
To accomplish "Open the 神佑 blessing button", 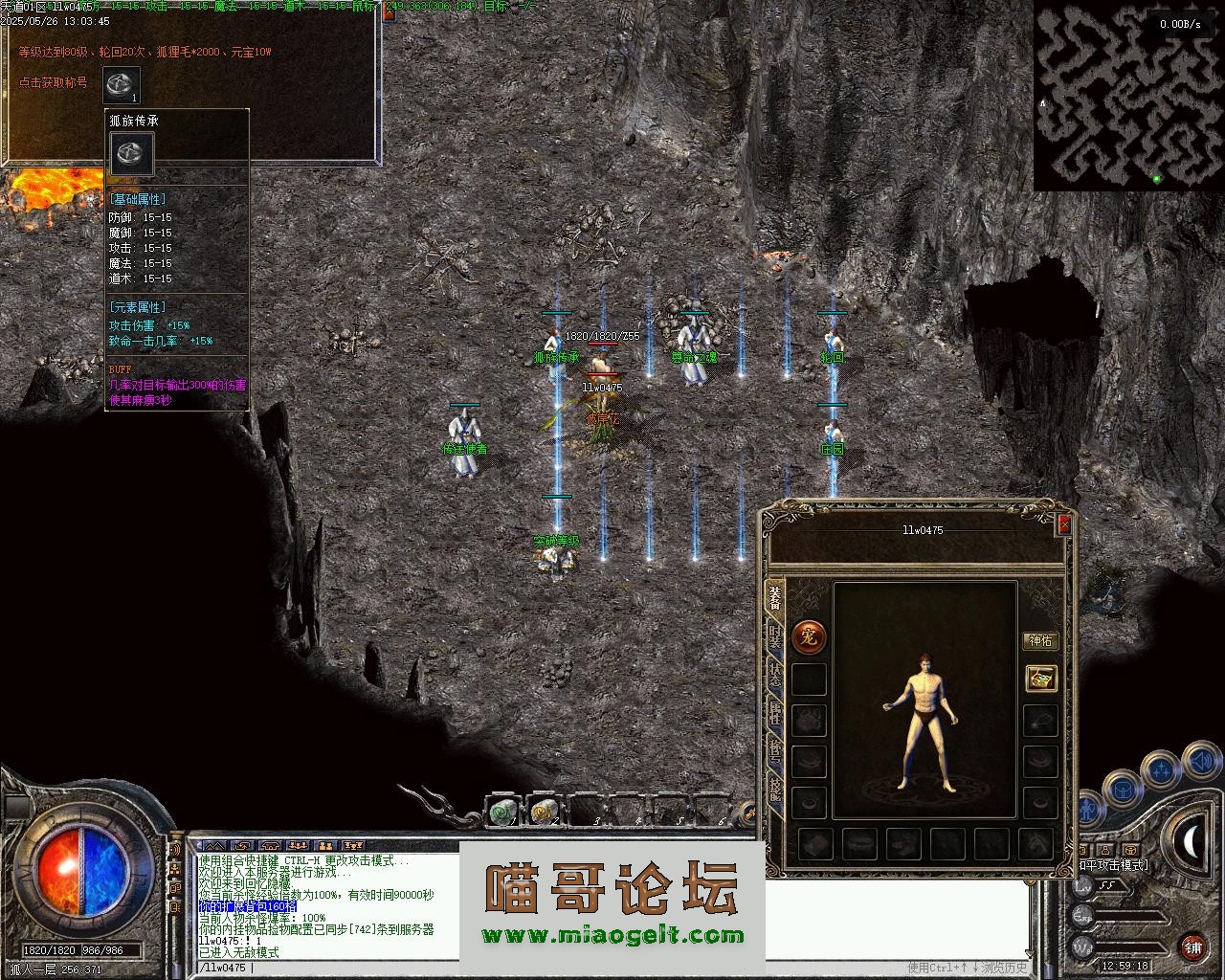I will pos(1040,640).
